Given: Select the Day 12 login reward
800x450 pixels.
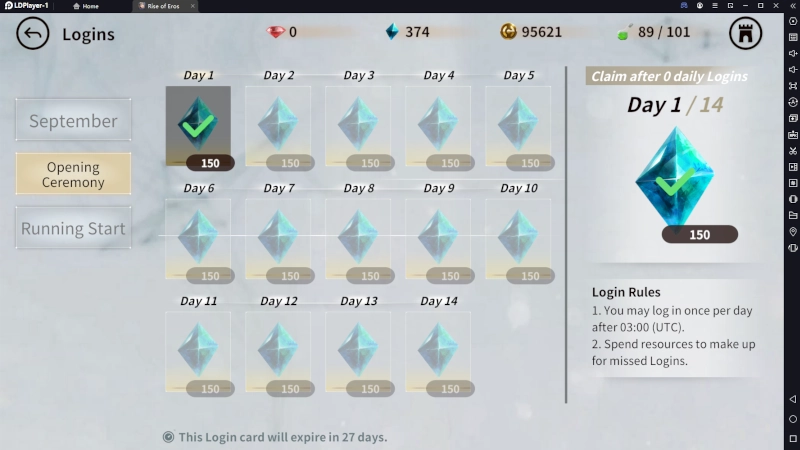Looking at the screenshot, I should tap(278, 351).
